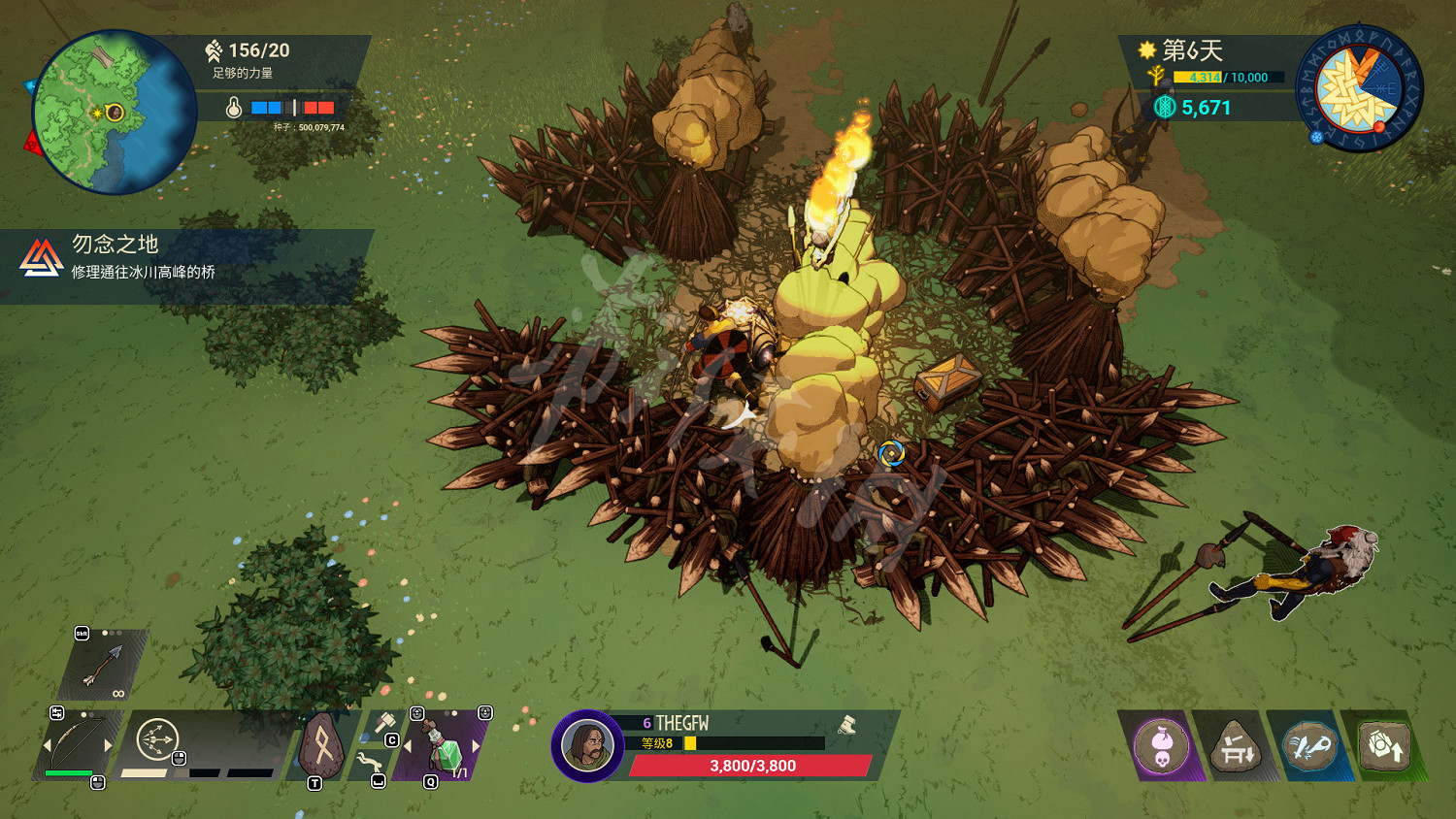This screenshot has width=1456, height=819.
Task: Open the circular minimap
Action: click(x=115, y=112)
